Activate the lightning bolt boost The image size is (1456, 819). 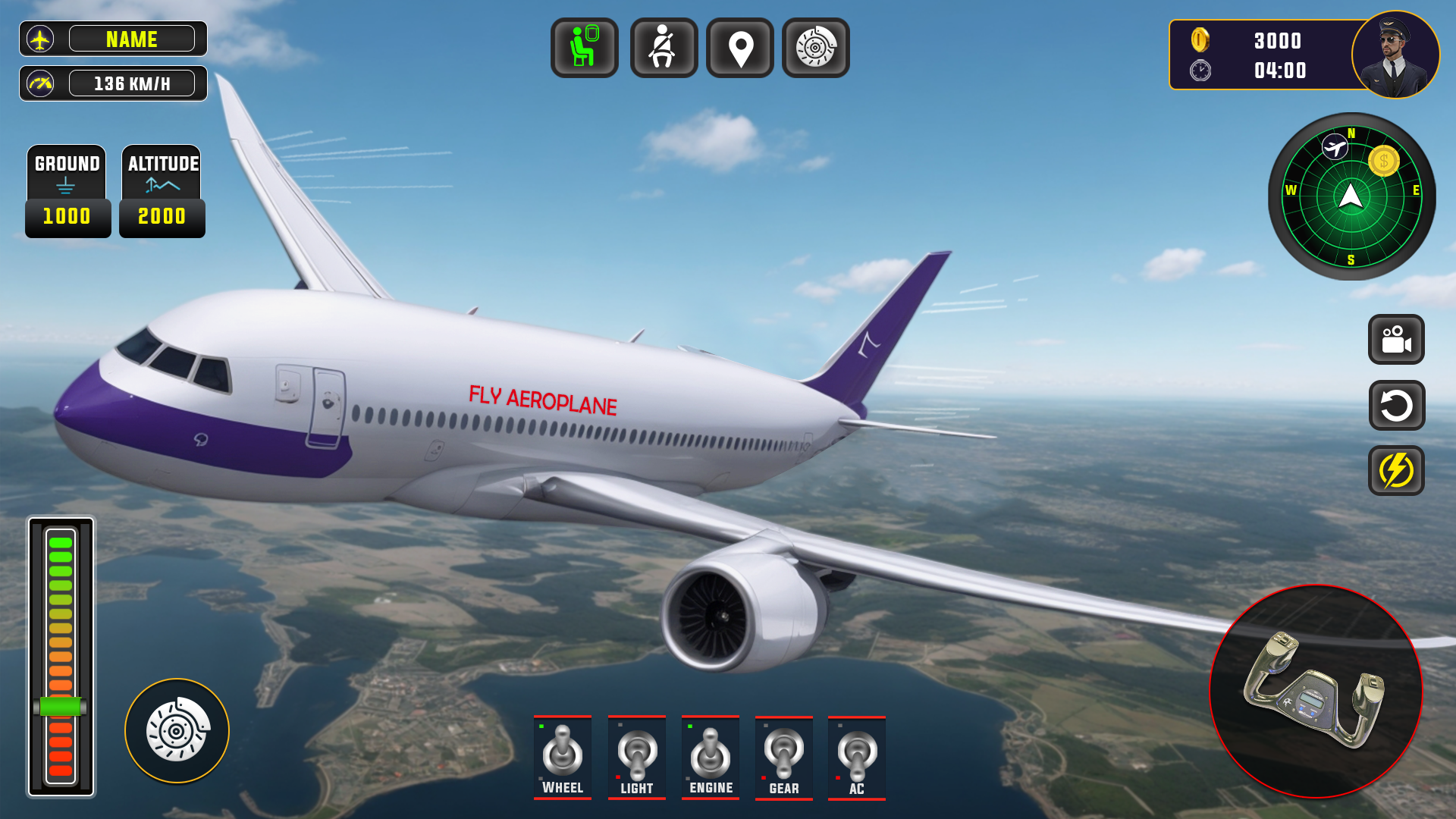1396,471
